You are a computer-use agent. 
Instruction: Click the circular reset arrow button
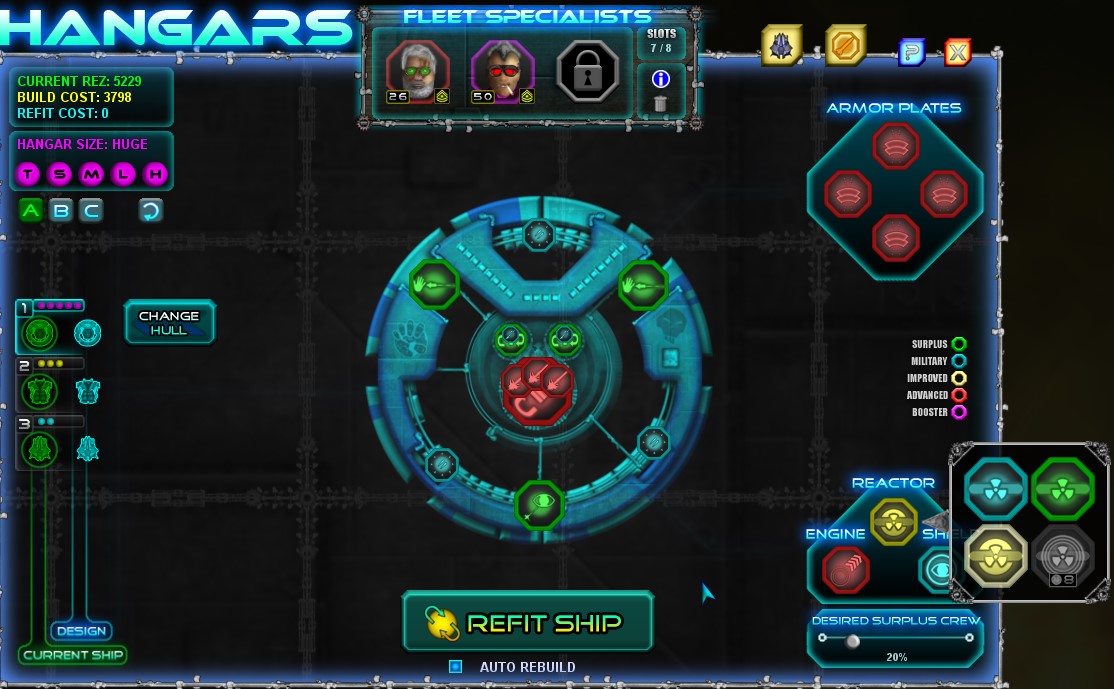151,210
